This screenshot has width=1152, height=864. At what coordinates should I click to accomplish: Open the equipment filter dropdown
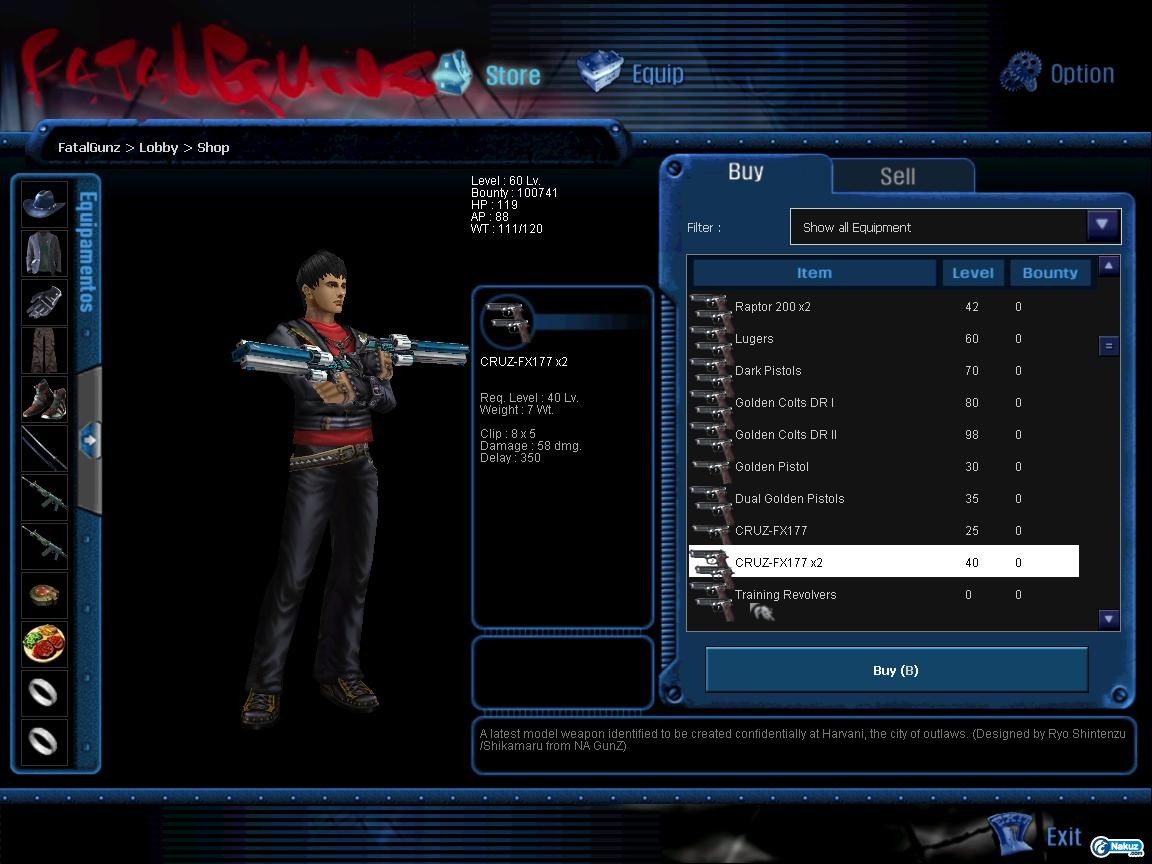point(1102,226)
